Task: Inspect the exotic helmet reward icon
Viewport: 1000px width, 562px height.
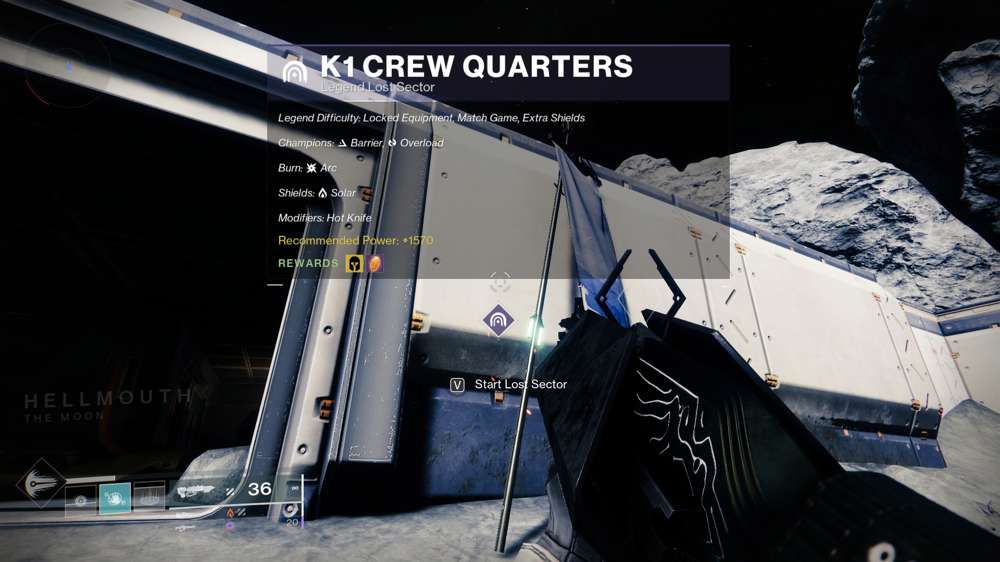Action: tap(354, 264)
